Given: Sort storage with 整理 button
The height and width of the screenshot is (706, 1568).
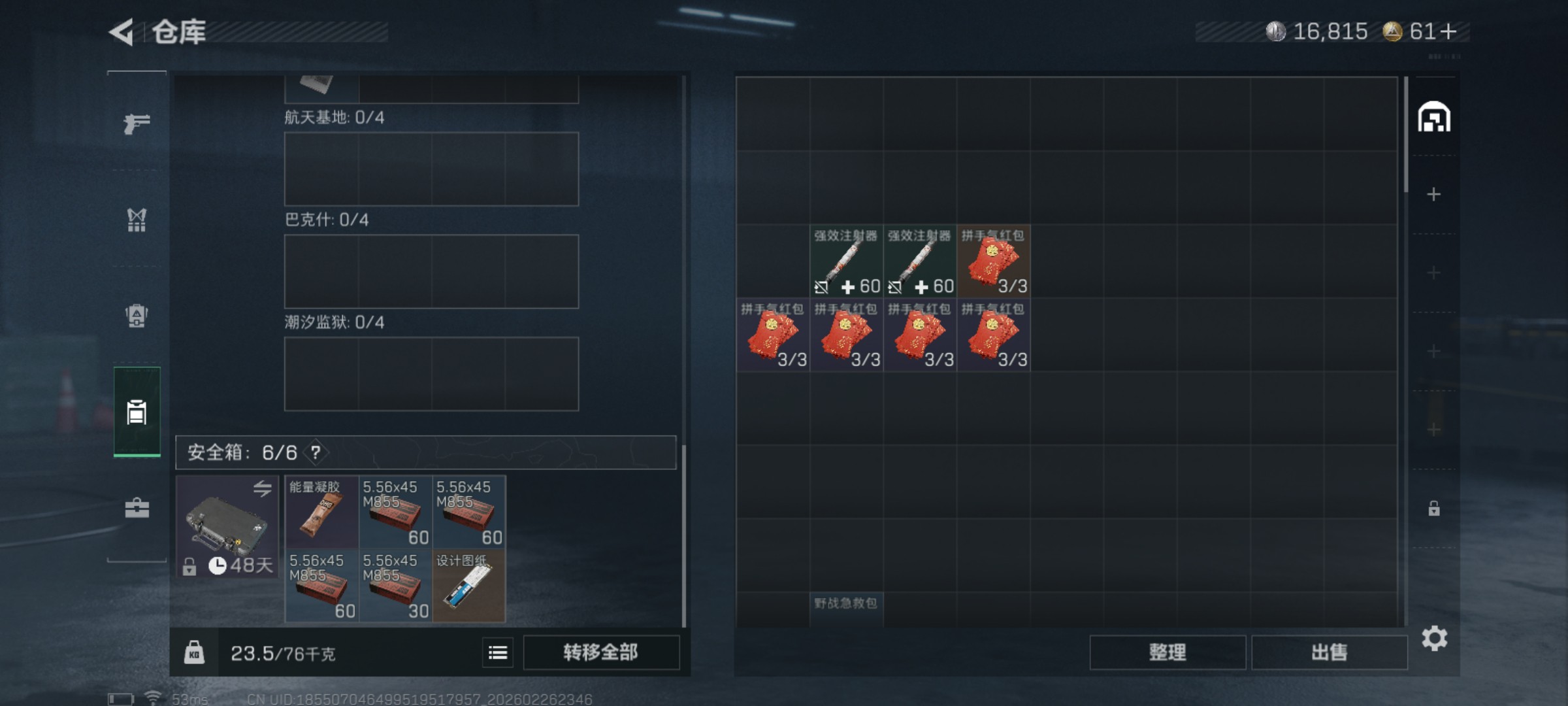Looking at the screenshot, I should [x=1167, y=652].
